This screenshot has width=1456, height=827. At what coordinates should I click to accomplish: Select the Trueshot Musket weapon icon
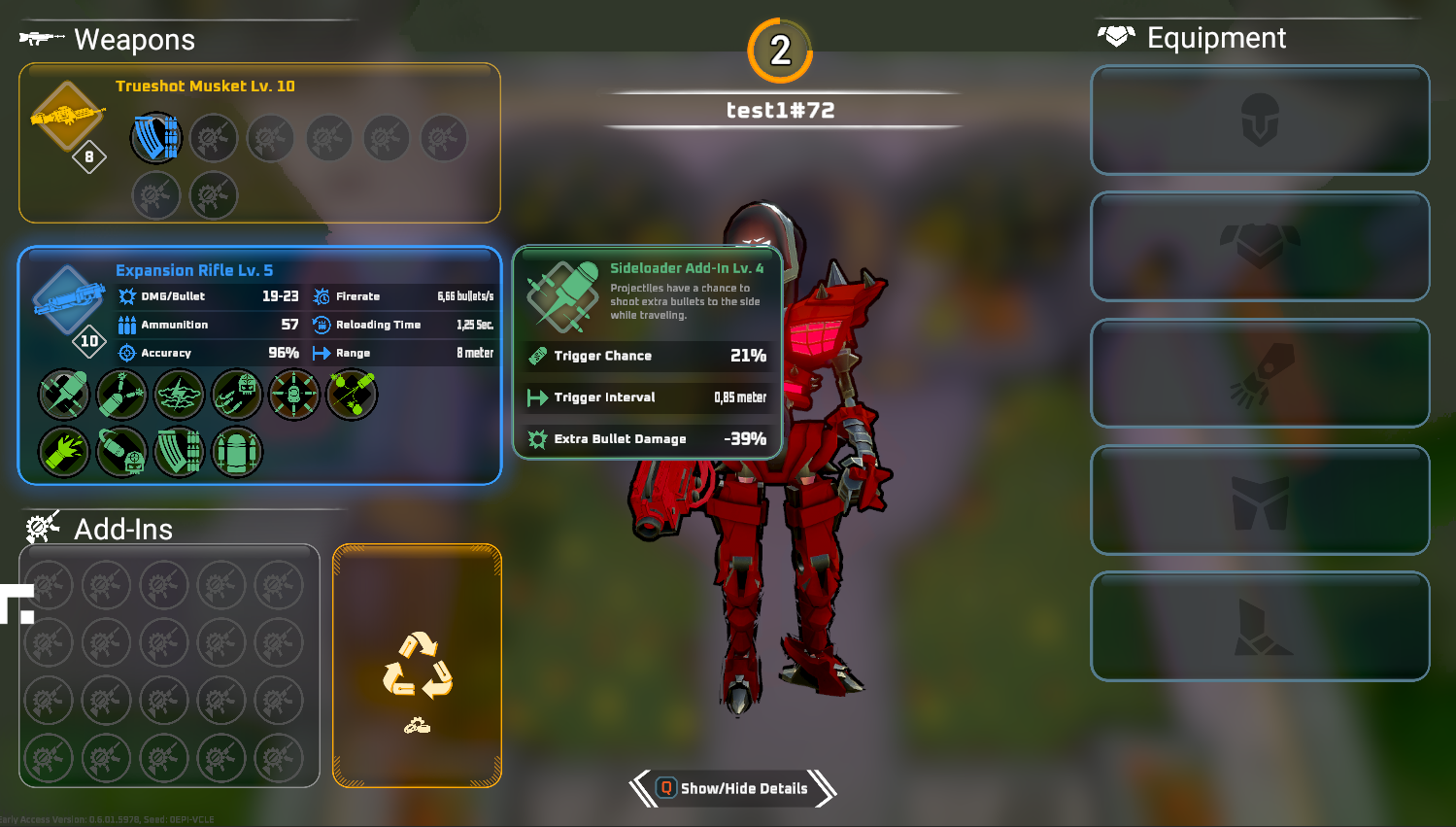tap(67, 117)
